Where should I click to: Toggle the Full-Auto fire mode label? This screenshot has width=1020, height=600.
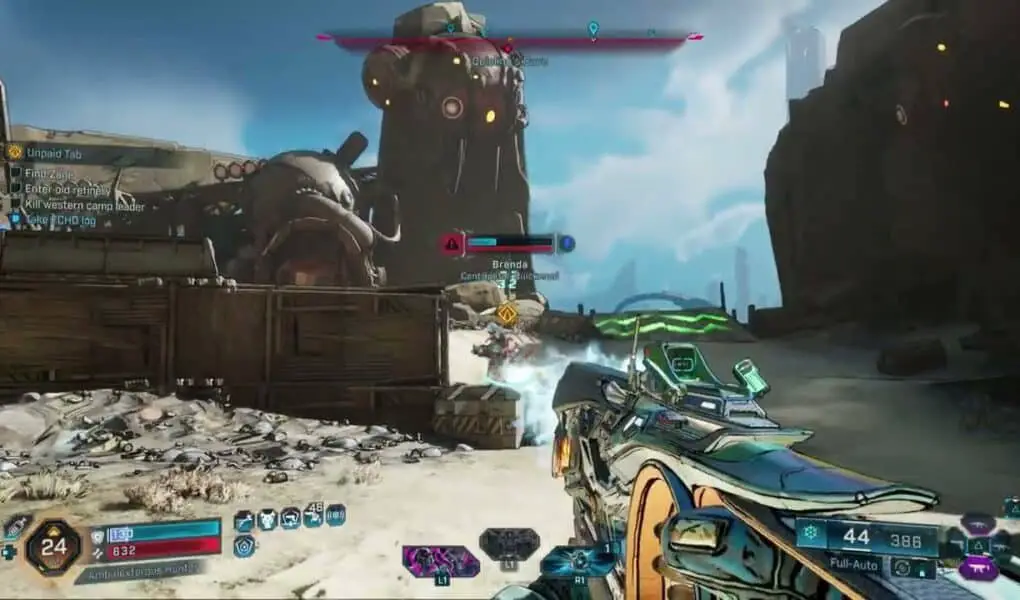[x=852, y=564]
